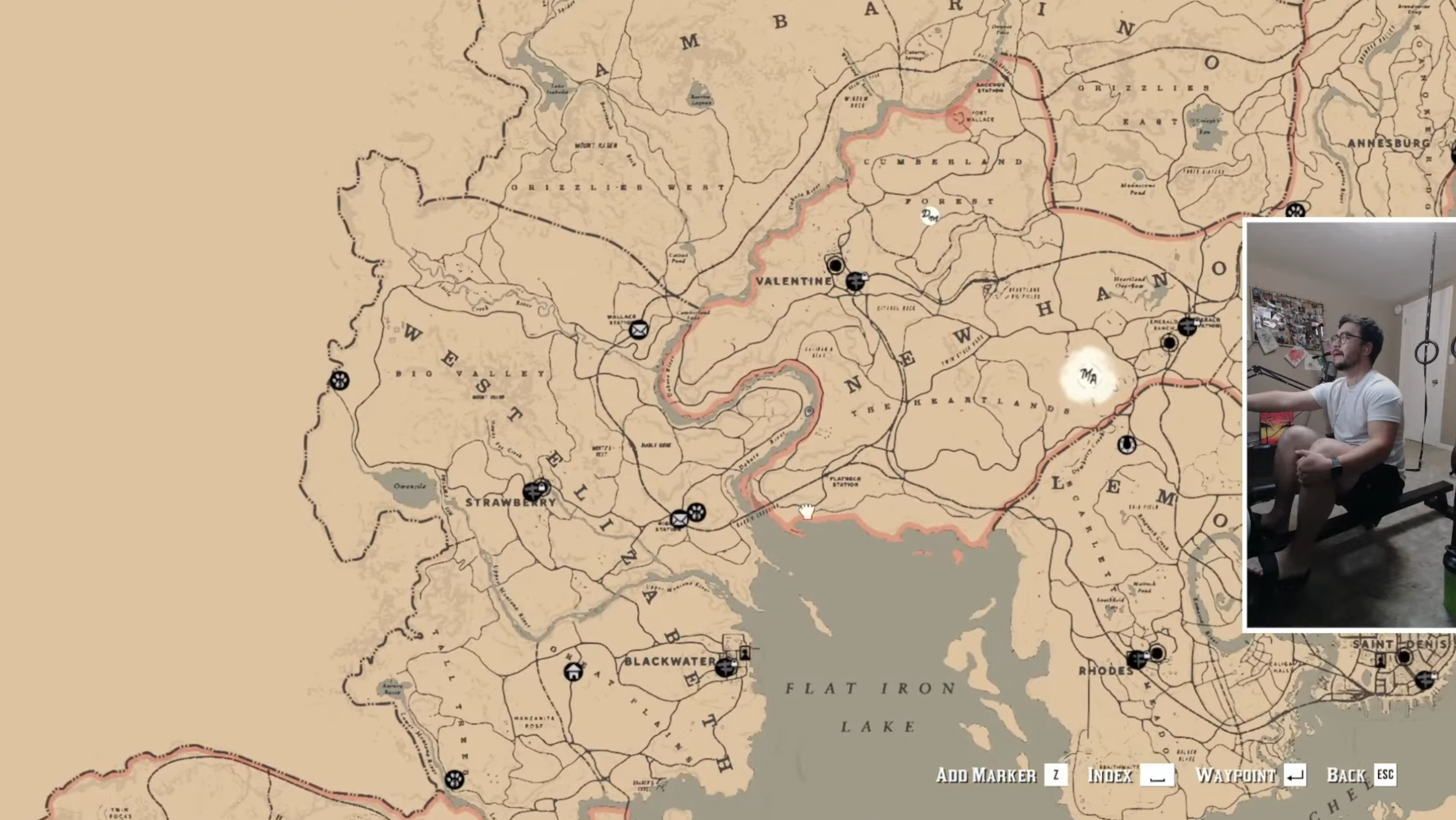
Task: Set a Waypoint using the bottom bar option
Action: 1239,776
